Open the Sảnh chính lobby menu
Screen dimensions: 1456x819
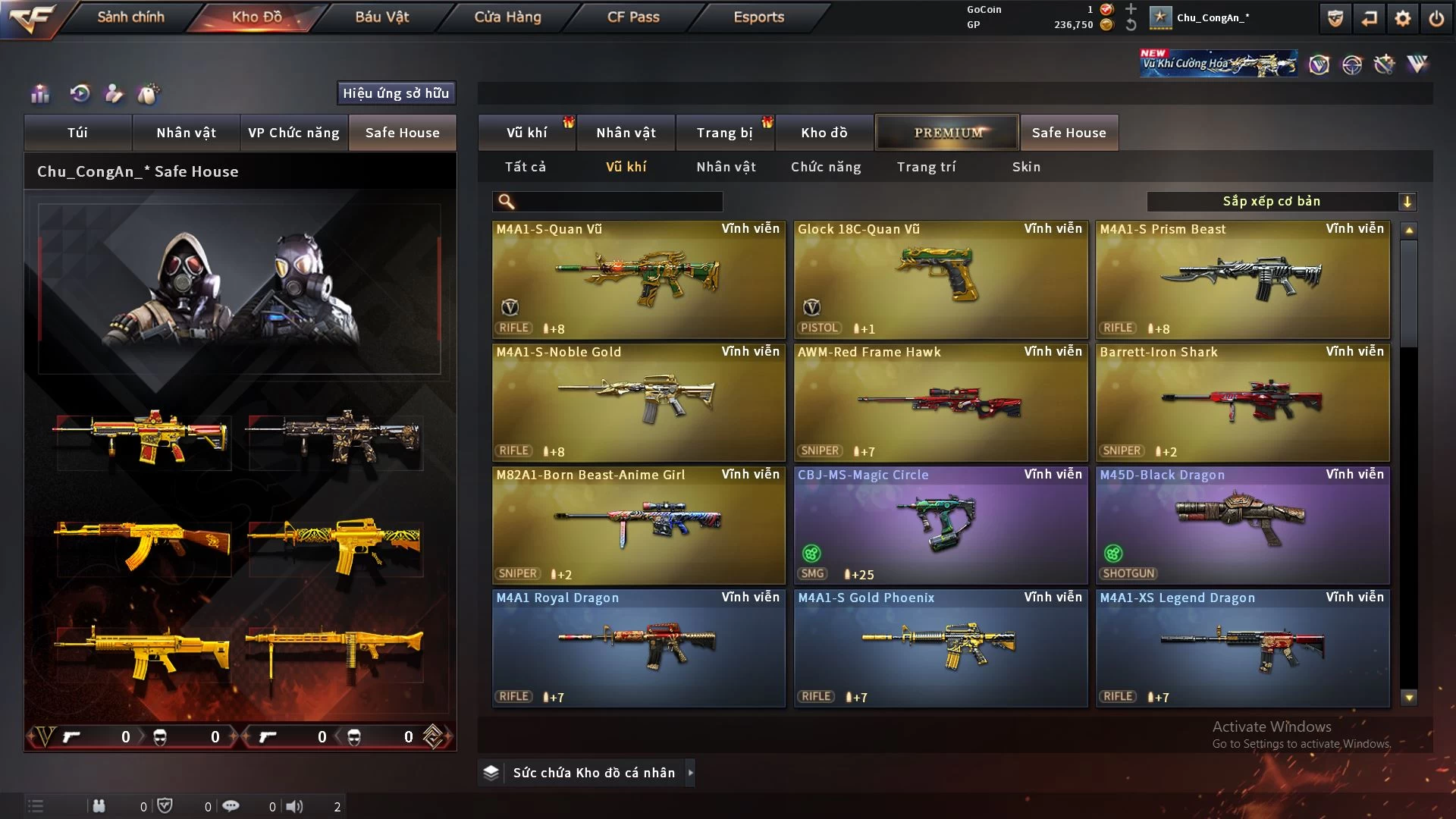click(130, 17)
